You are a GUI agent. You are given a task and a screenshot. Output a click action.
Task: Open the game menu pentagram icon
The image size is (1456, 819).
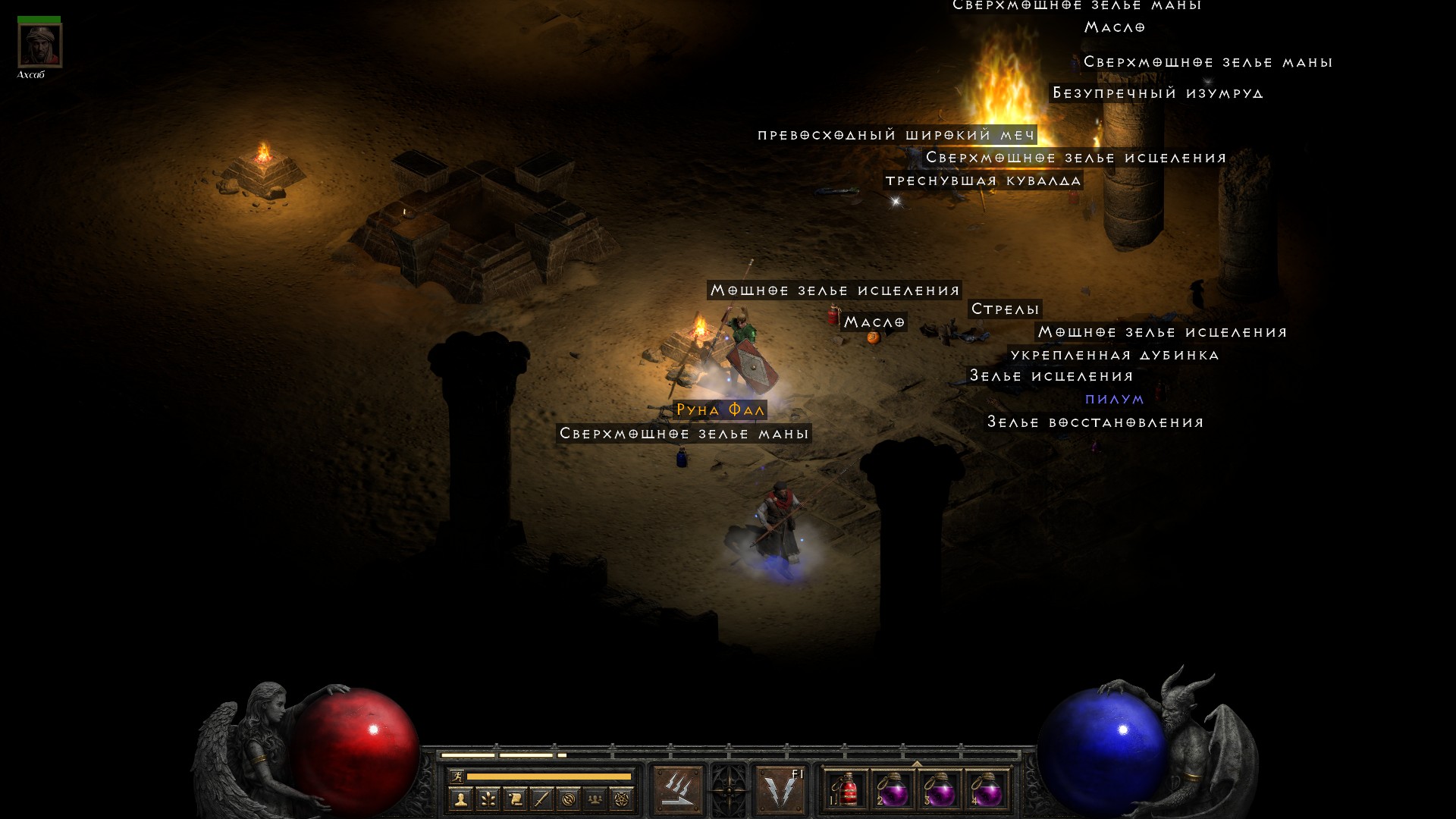[622, 799]
